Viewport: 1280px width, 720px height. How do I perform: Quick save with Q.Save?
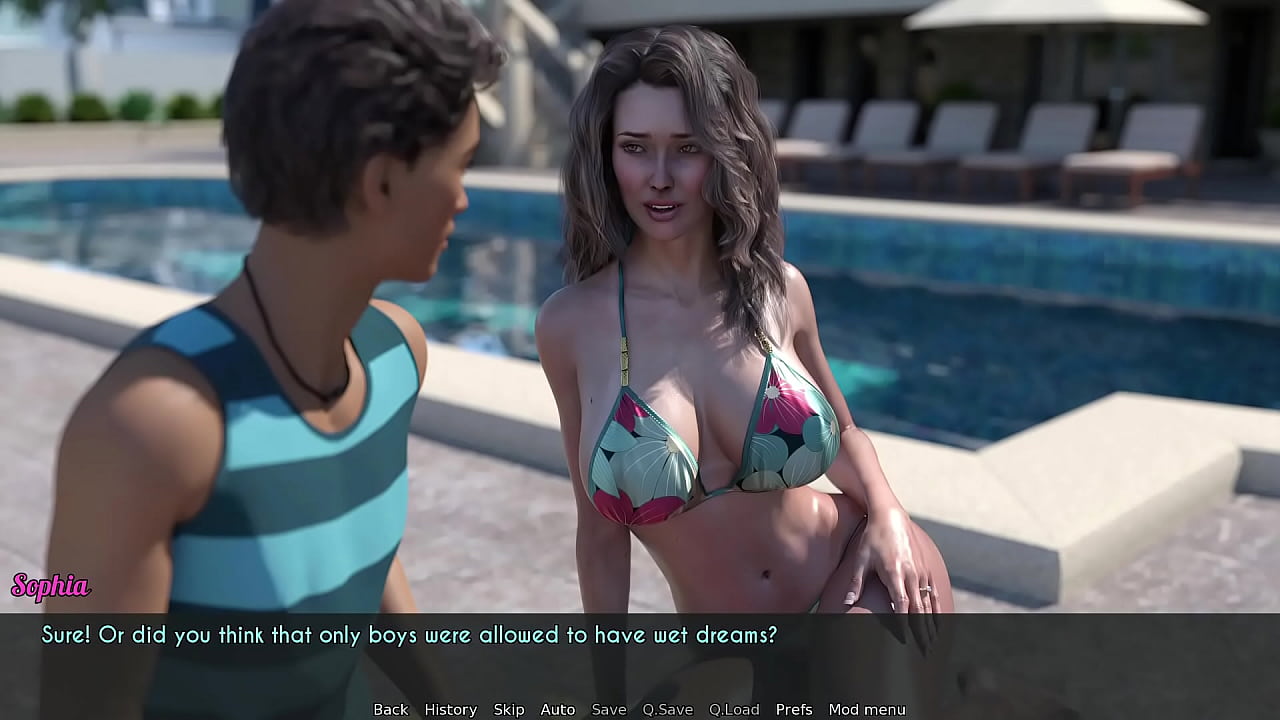[667, 709]
